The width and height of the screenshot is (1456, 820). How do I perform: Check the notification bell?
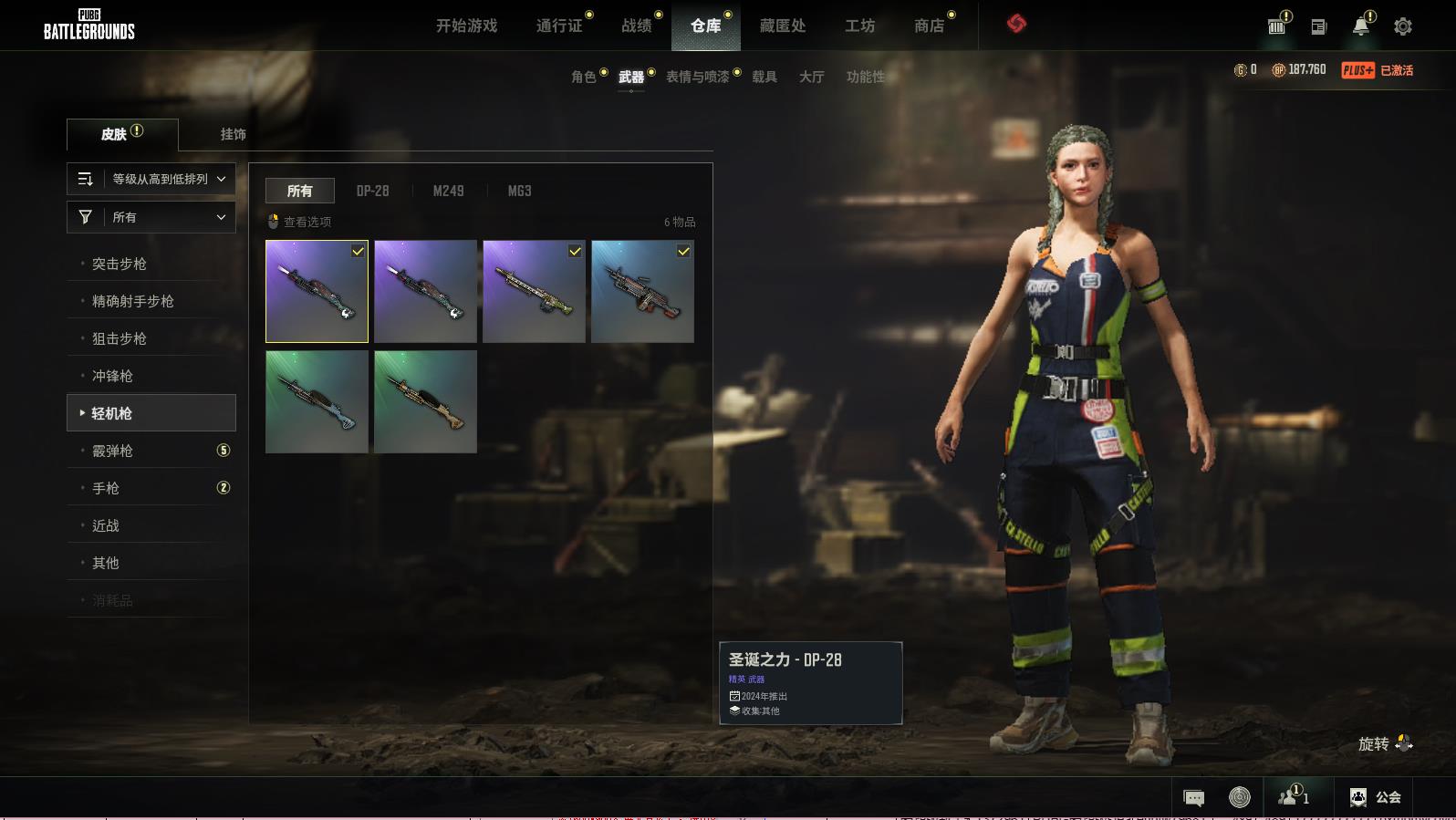click(x=1360, y=26)
